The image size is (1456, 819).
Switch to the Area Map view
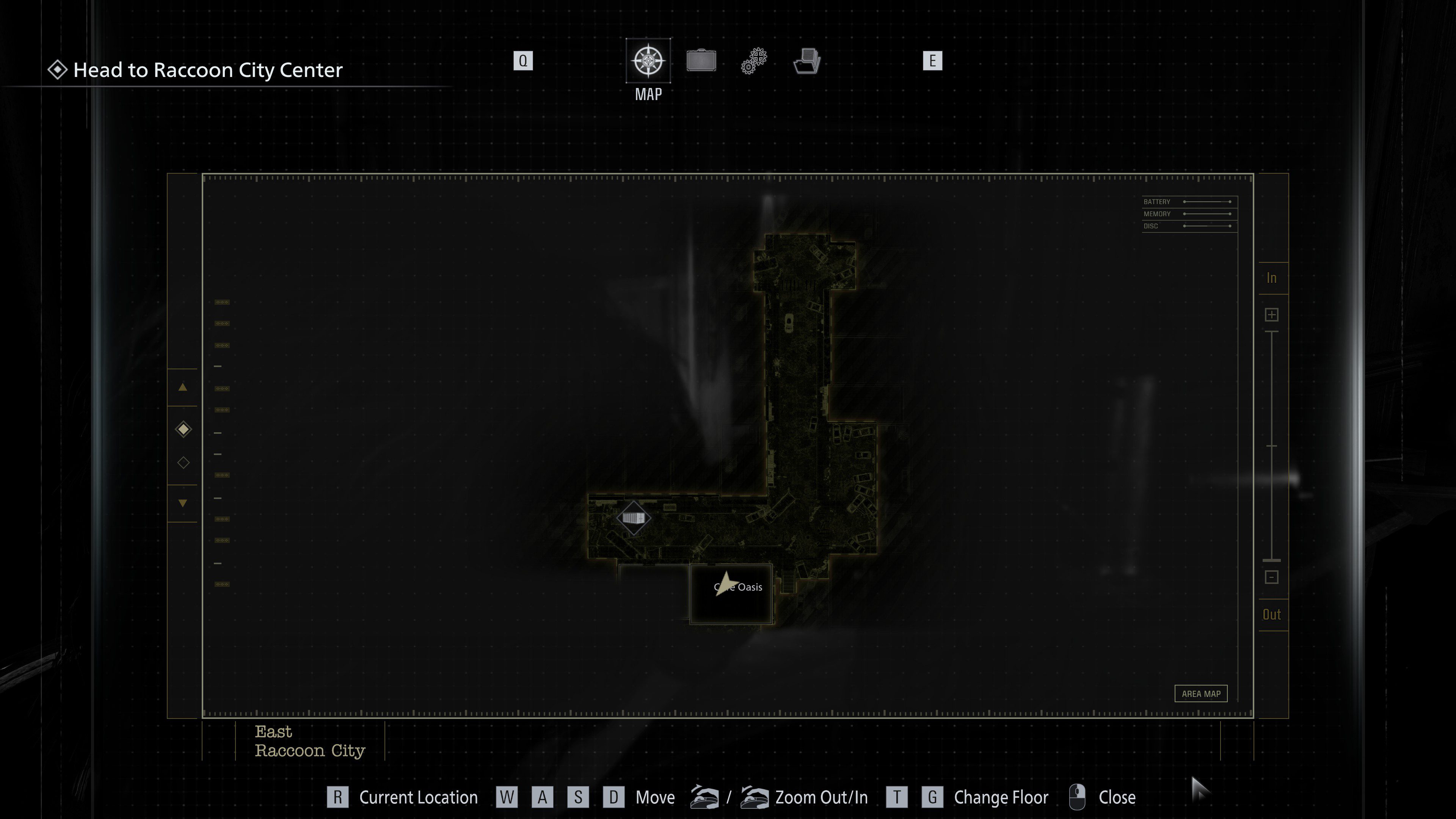[1201, 693]
